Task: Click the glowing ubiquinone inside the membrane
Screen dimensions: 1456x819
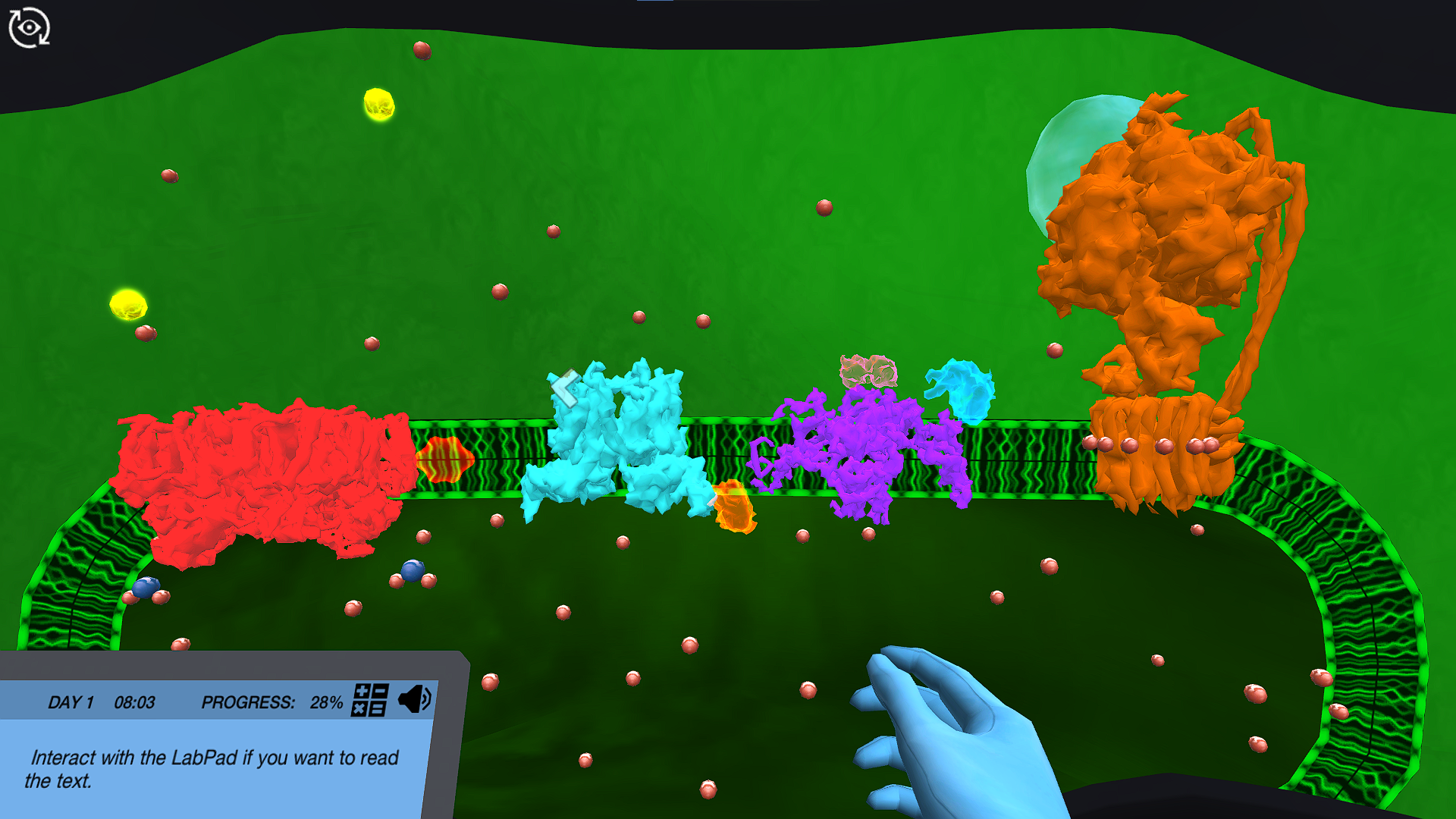Action: click(x=446, y=457)
